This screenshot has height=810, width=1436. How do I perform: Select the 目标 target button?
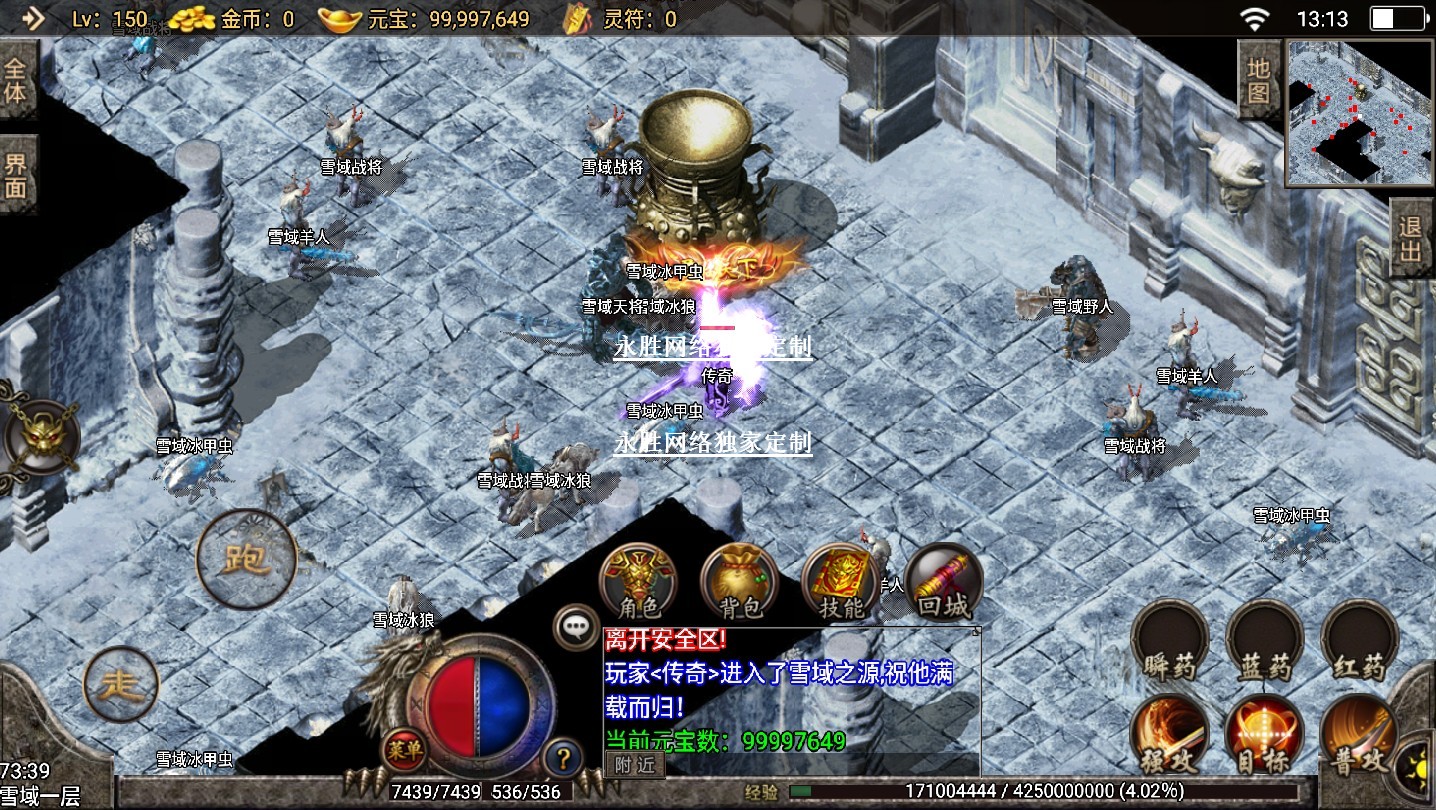[1265, 735]
